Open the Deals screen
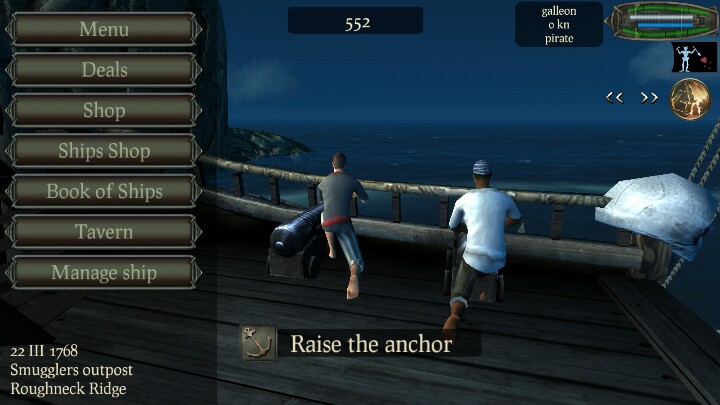Viewport: 720px width, 405px height. click(104, 70)
